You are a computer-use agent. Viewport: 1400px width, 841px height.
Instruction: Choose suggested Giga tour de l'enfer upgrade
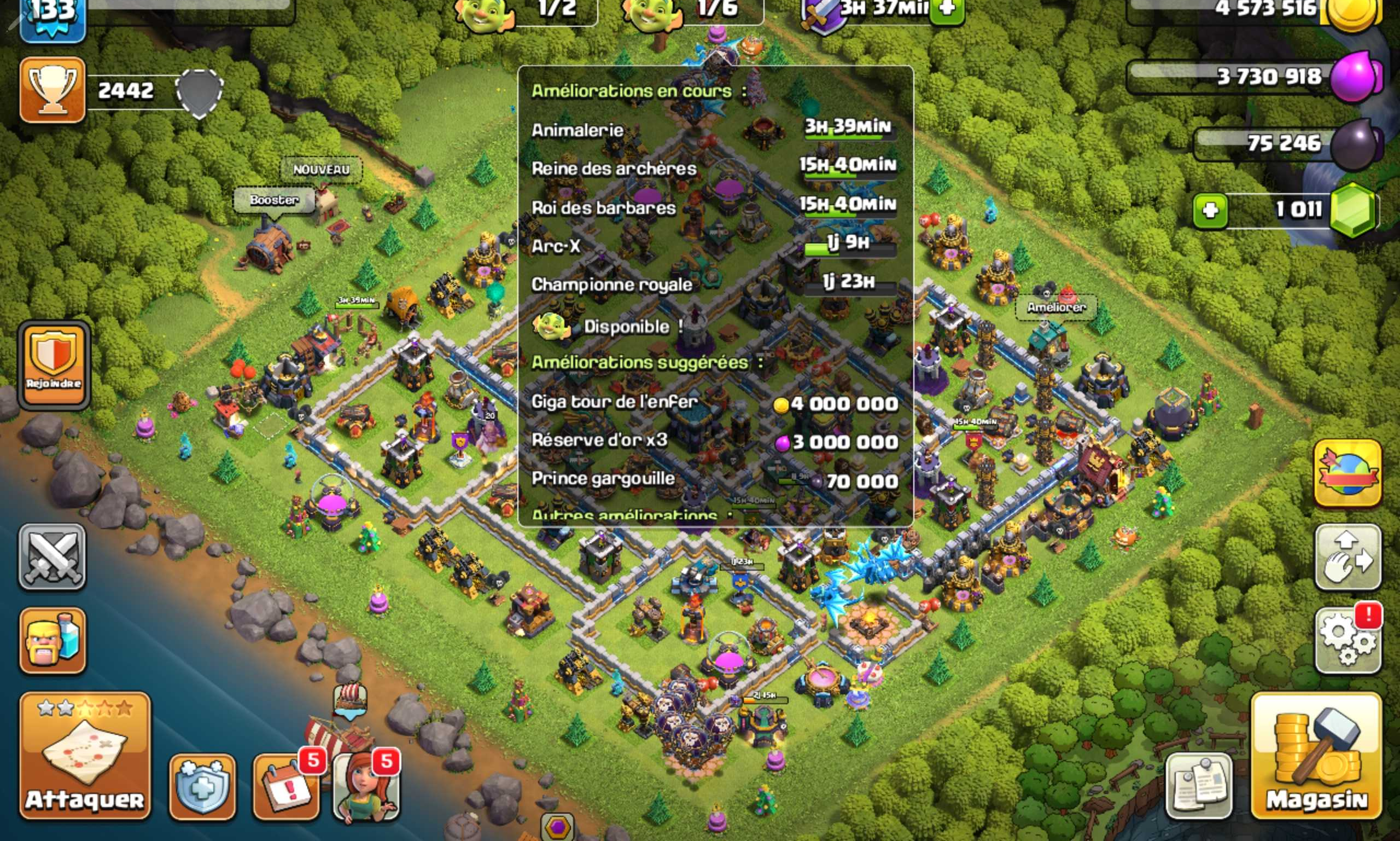click(x=714, y=403)
